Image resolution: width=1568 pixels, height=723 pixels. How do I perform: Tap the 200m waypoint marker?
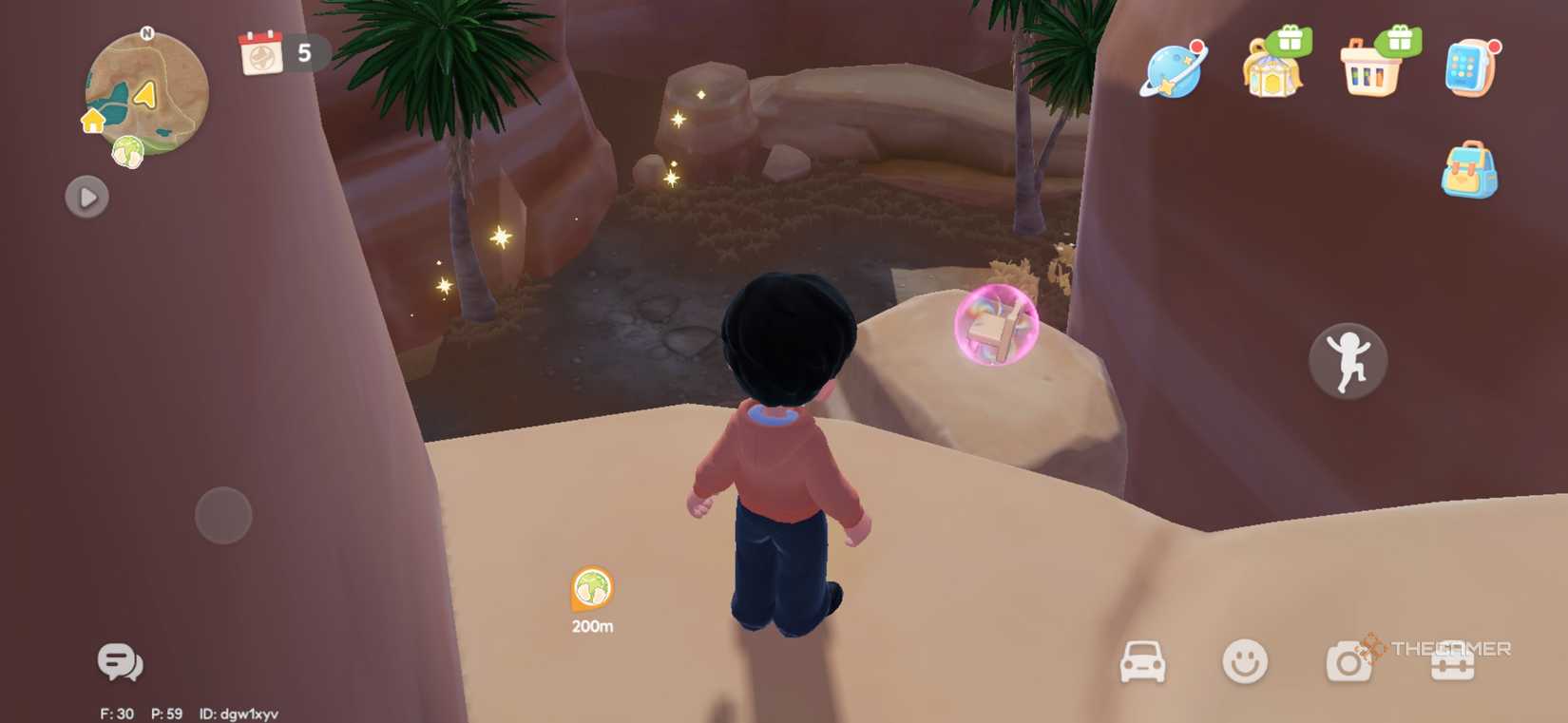tap(591, 589)
